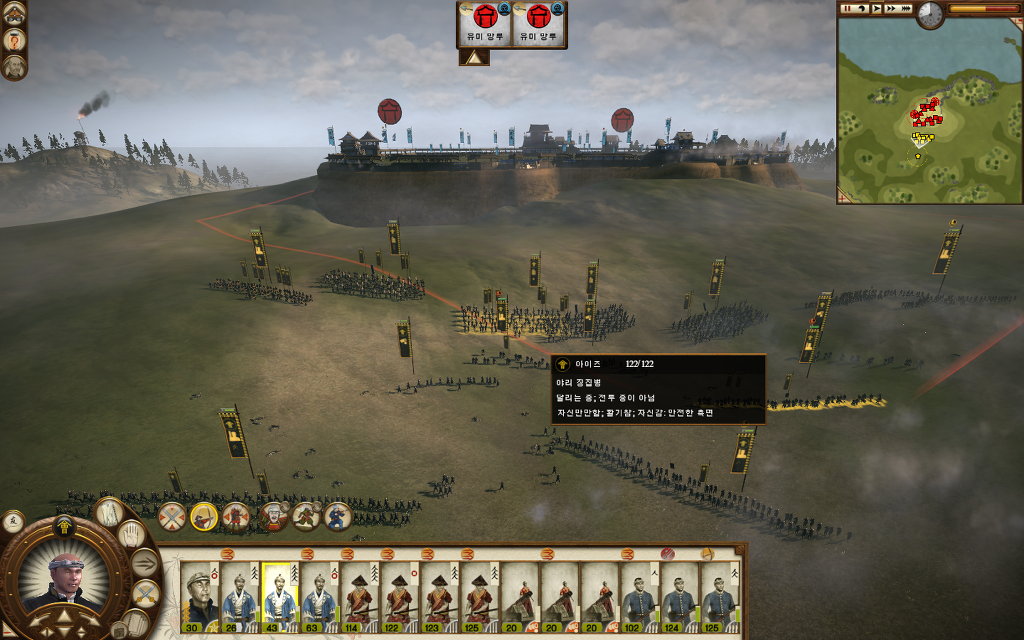Viewport: 1024px width, 640px height.
Task: Click the halt hand button on command wheel
Action: point(133,534)
